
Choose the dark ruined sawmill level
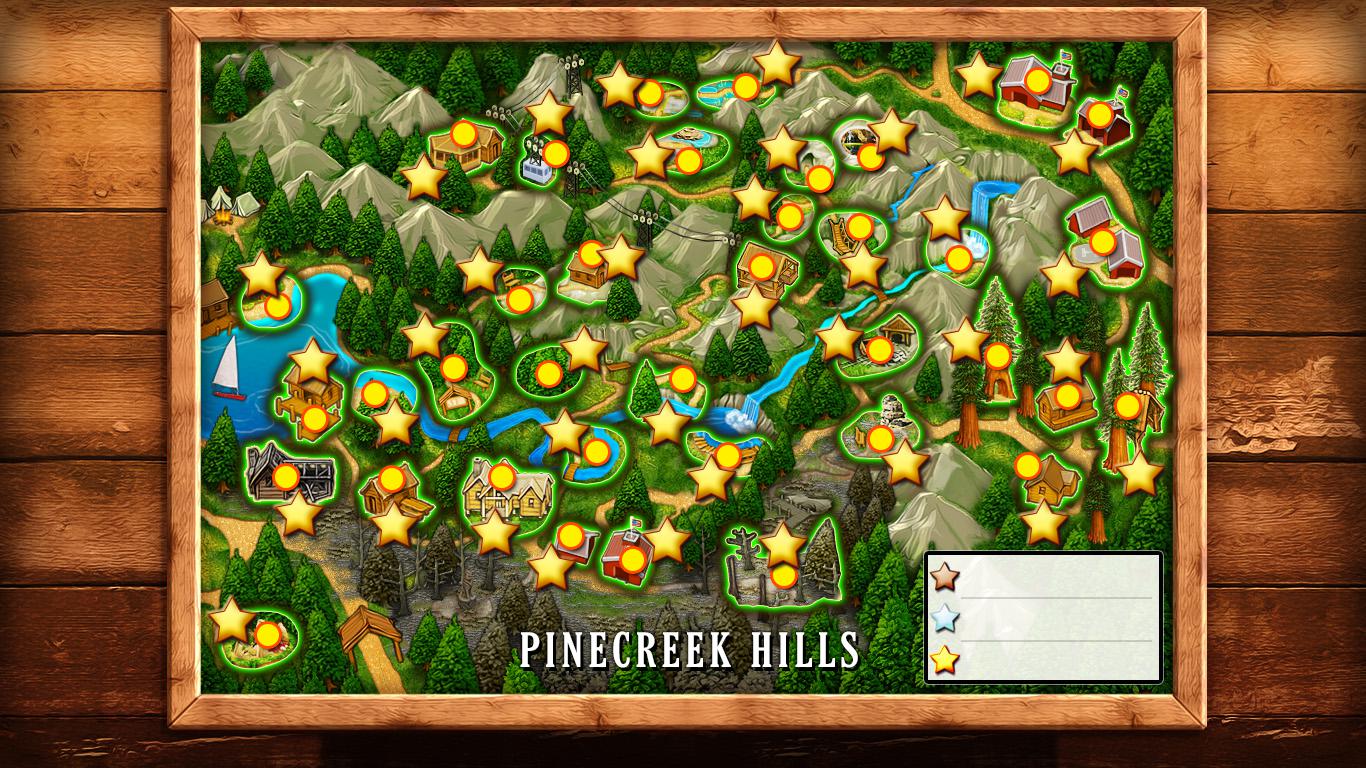point(286,477)
